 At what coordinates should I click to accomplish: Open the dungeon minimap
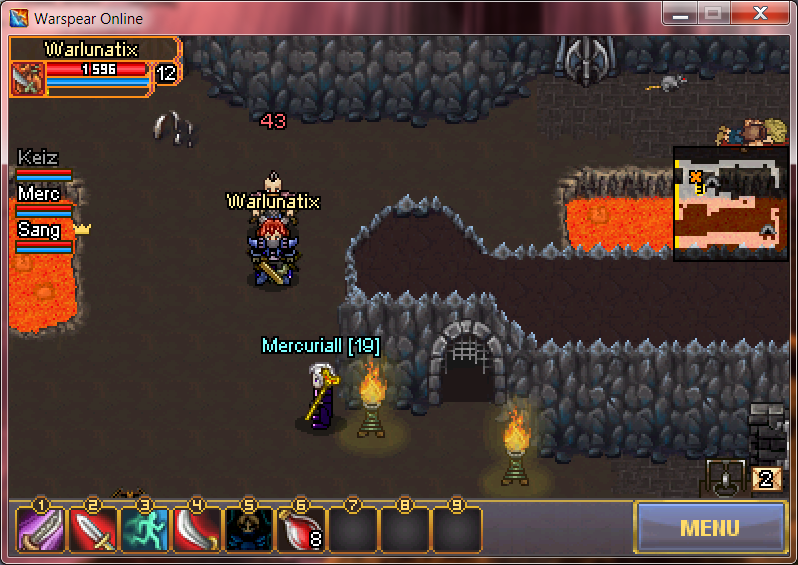click(x=730, y=203)
